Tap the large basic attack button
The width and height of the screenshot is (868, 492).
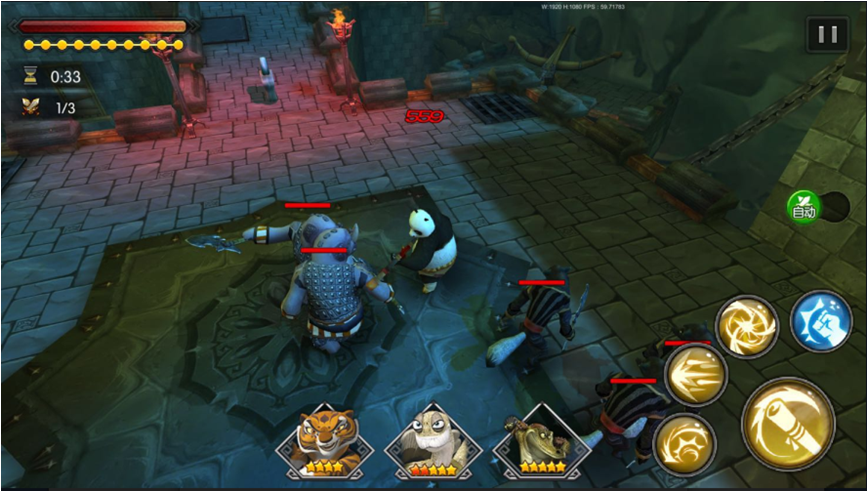click(x=788, y=423)
